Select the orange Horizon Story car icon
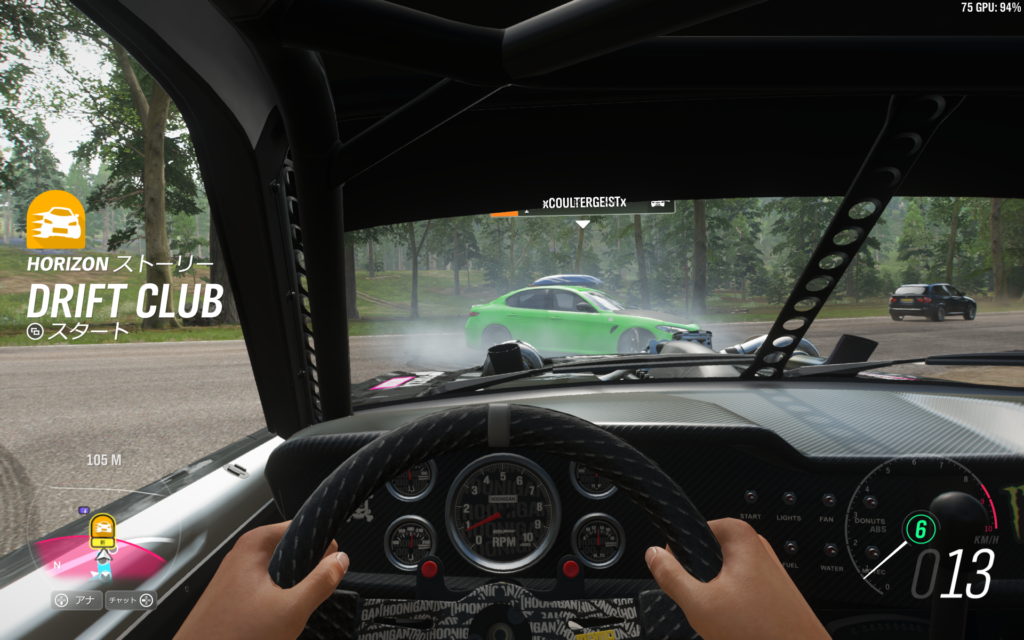 point(55,220)
